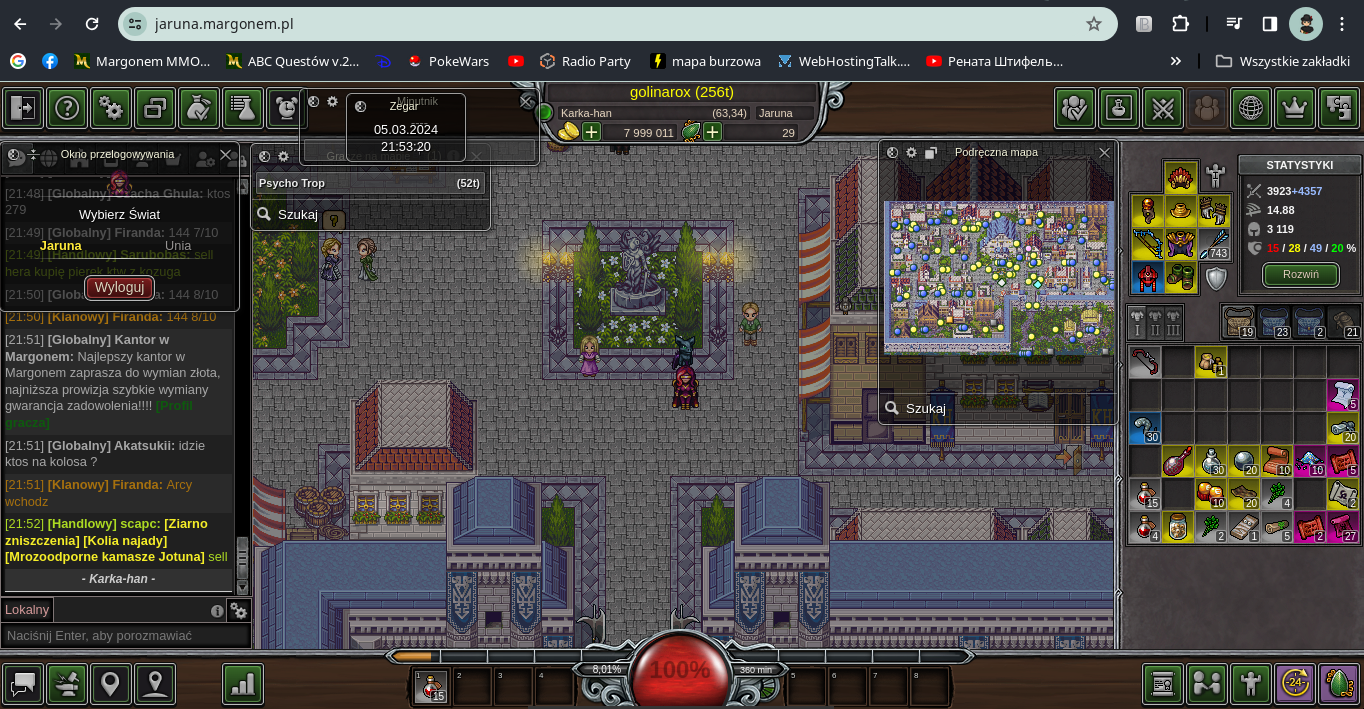Click on the handy minimap view
This screenshot has width=1364, height=709.
click(998, 277)
